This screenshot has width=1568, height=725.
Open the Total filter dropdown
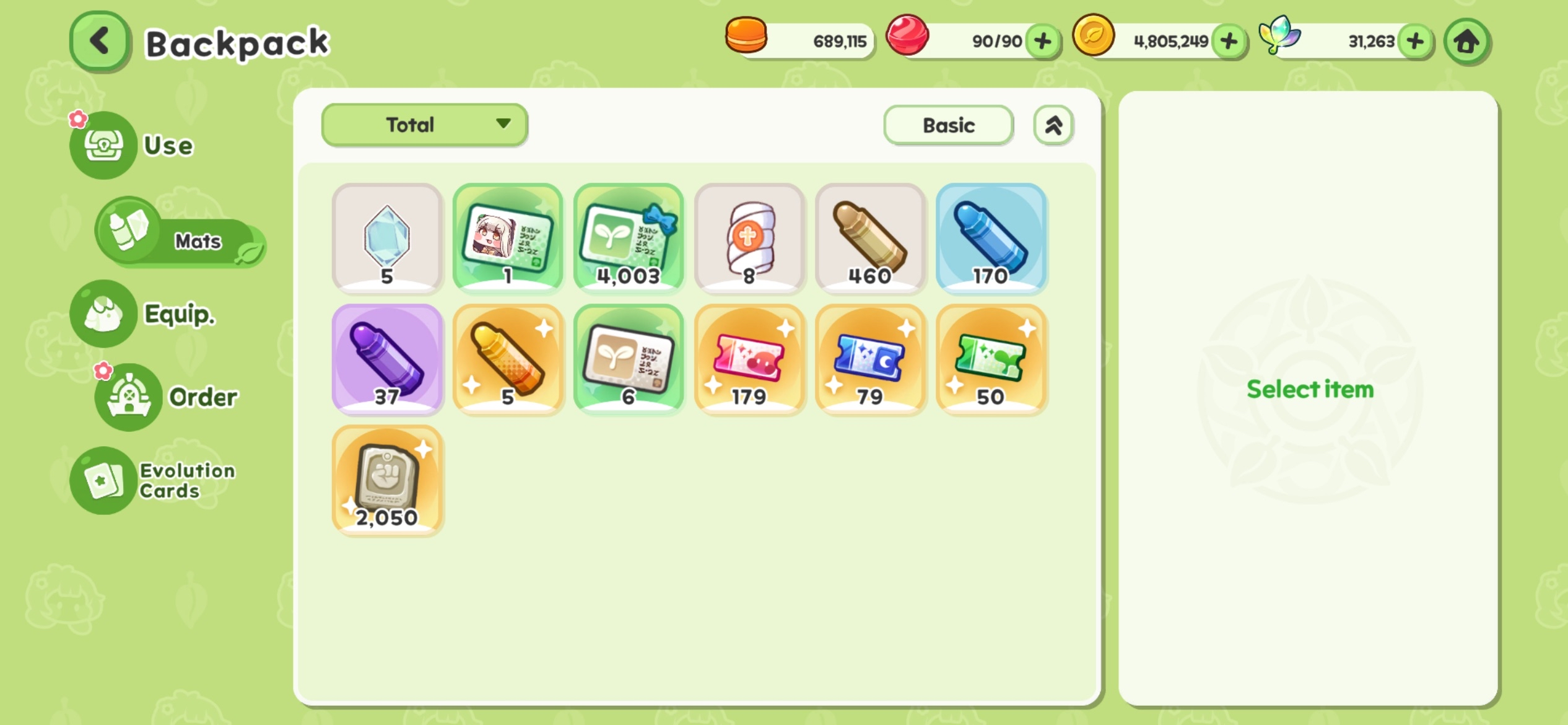point(424,125)
